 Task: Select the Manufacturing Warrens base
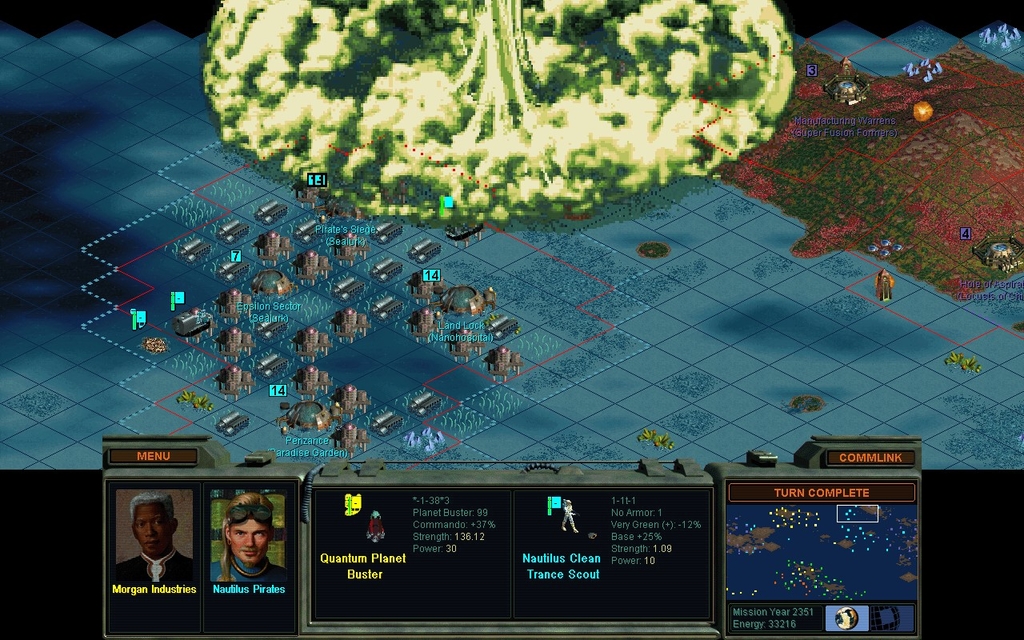[846, 89]
